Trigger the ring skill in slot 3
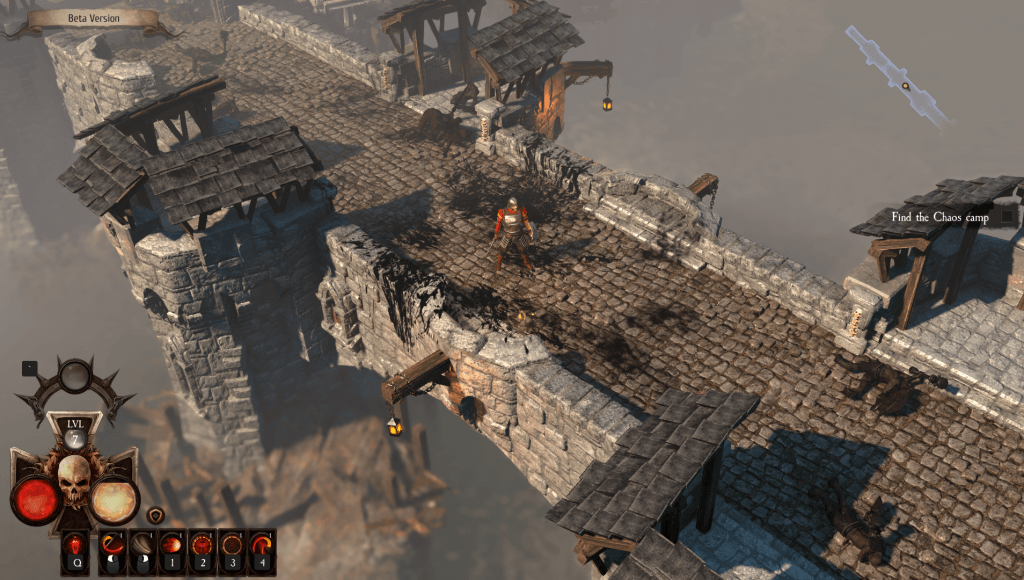Image resolution: width=1024 pixels, height=580 pixels. point(232,551)
